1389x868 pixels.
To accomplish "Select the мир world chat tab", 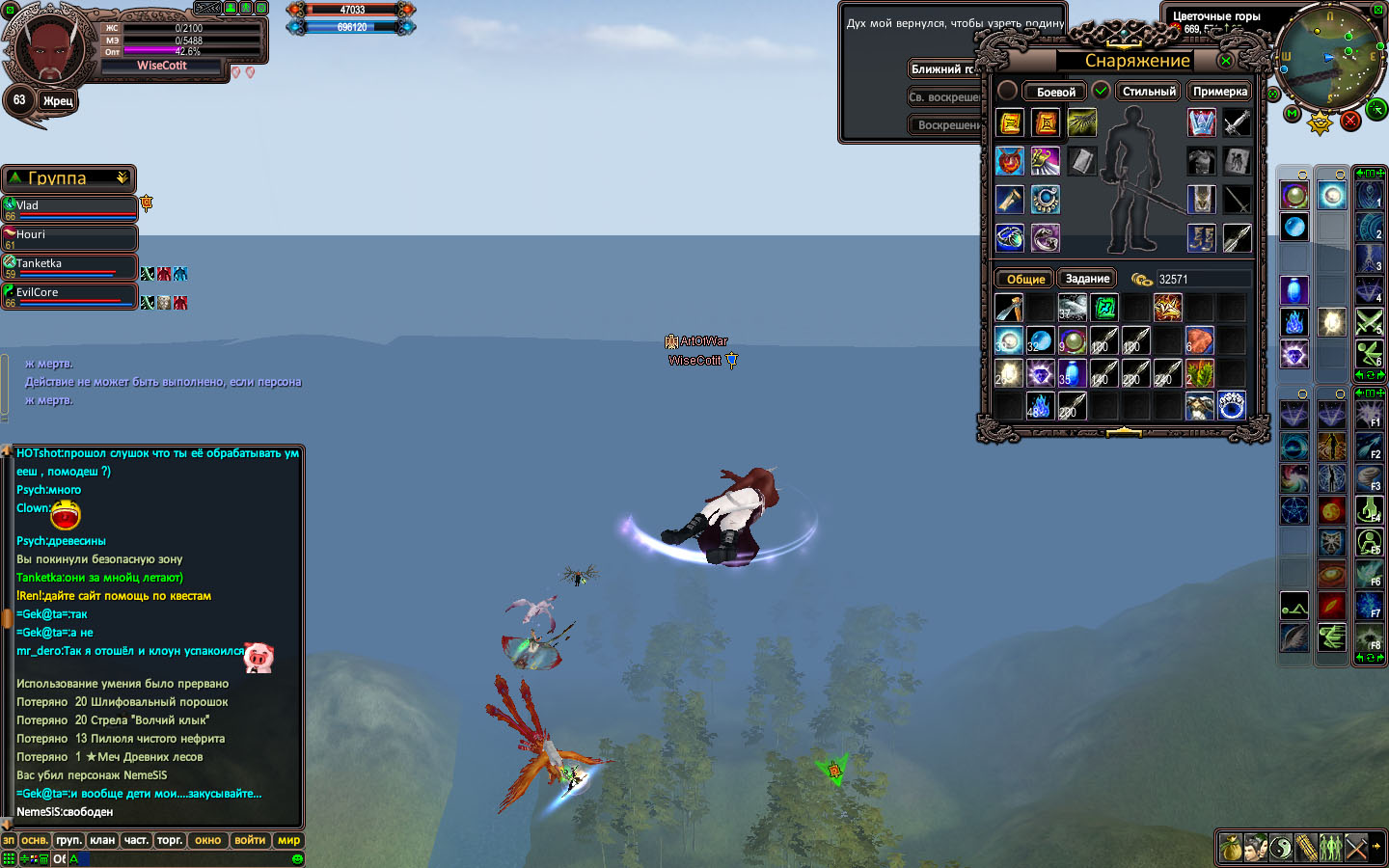I will coord(288,840).
